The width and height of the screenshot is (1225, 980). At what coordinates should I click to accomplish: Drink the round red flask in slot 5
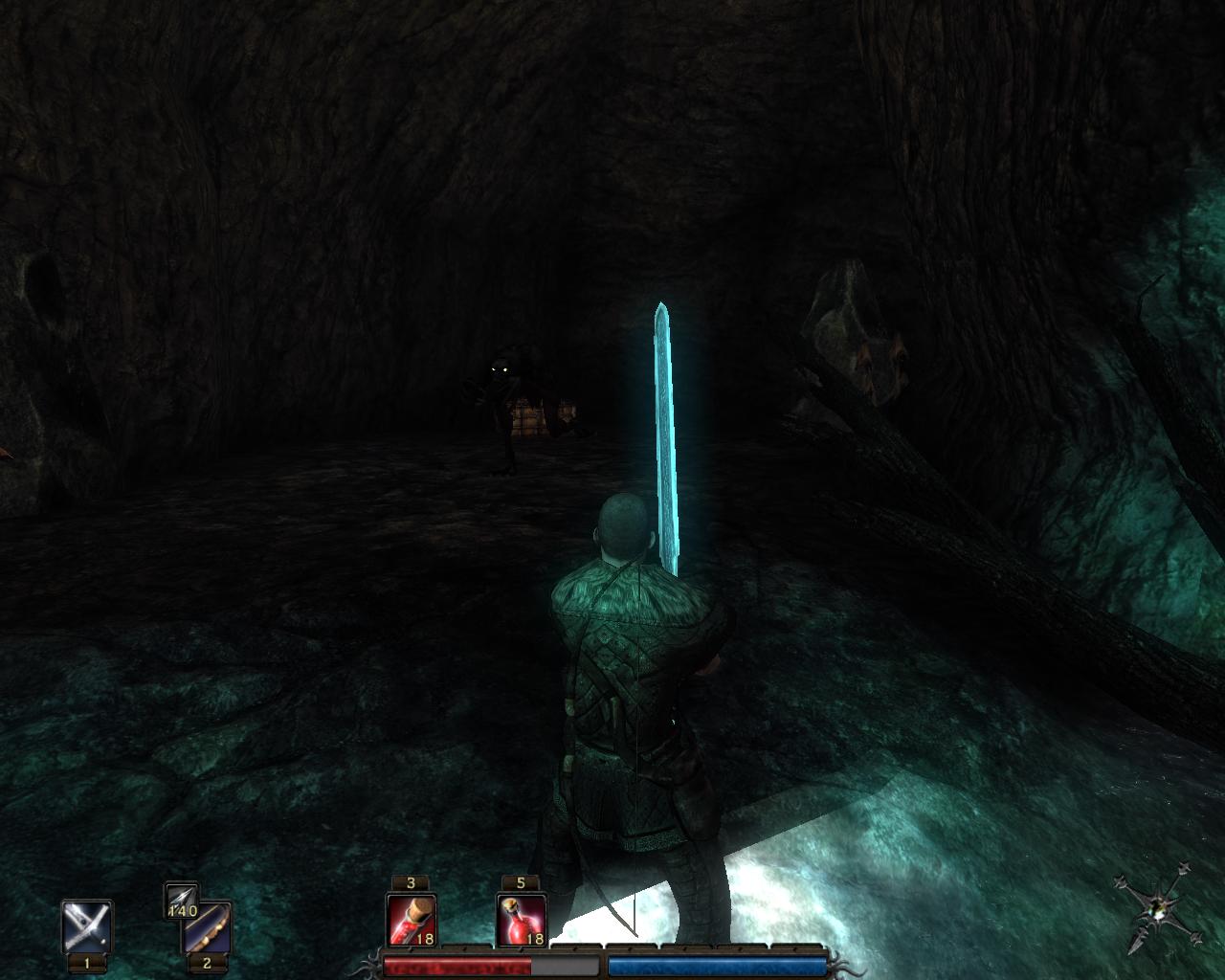pos(522,919)
